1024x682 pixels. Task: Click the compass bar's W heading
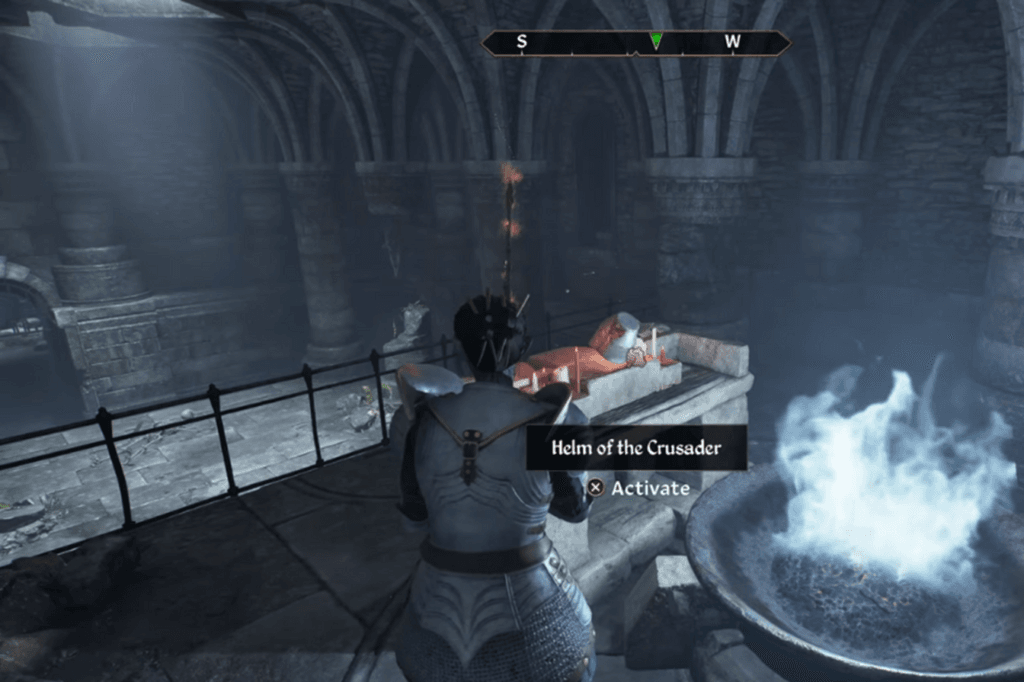[x=733, y=42]
